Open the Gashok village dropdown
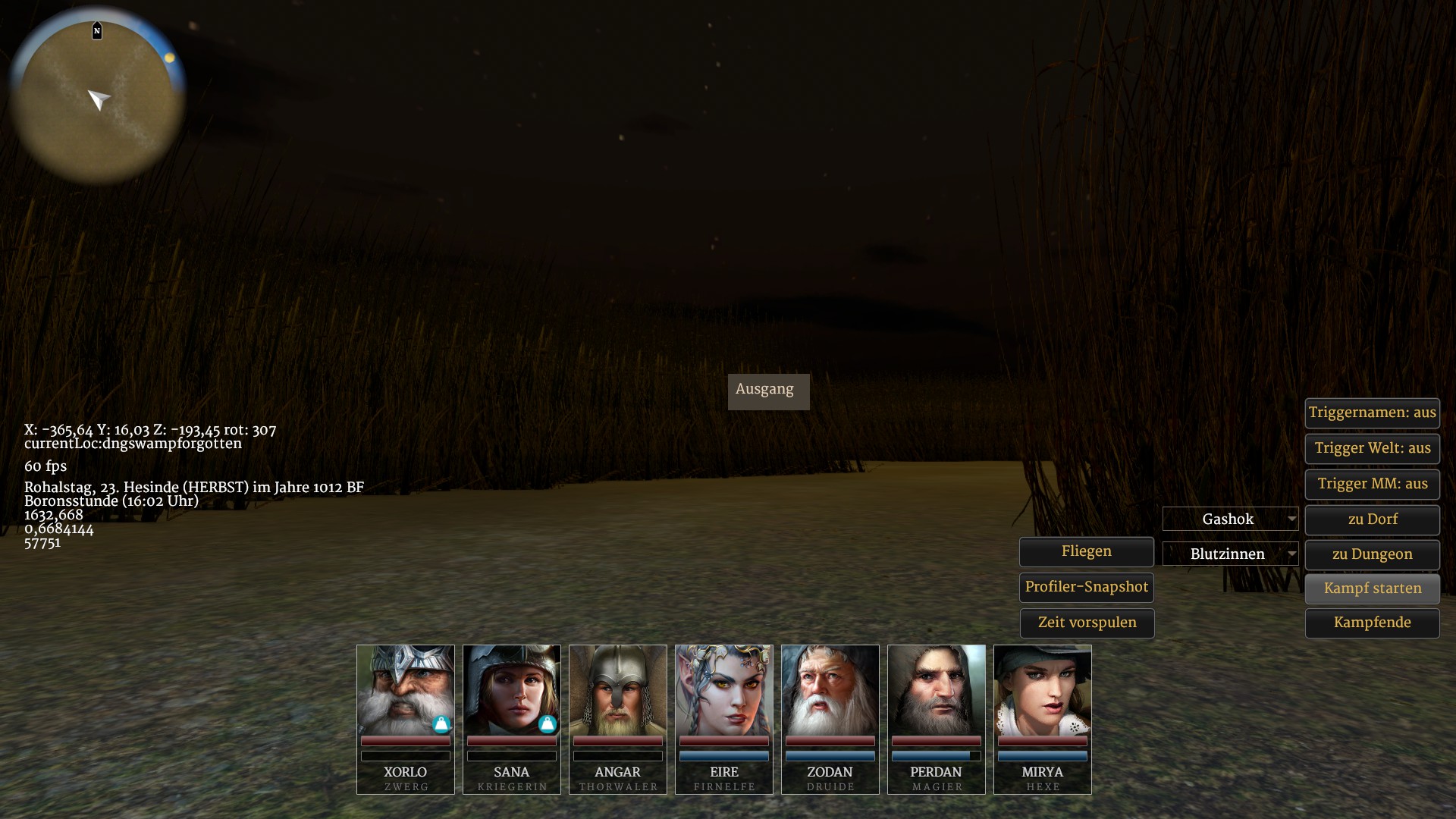1456x819 pixels. 1230,519
